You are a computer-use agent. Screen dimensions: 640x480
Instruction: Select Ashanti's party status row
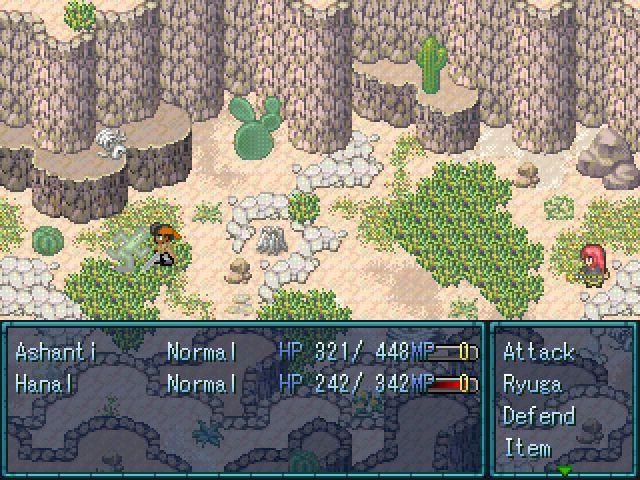pos(244,352)
